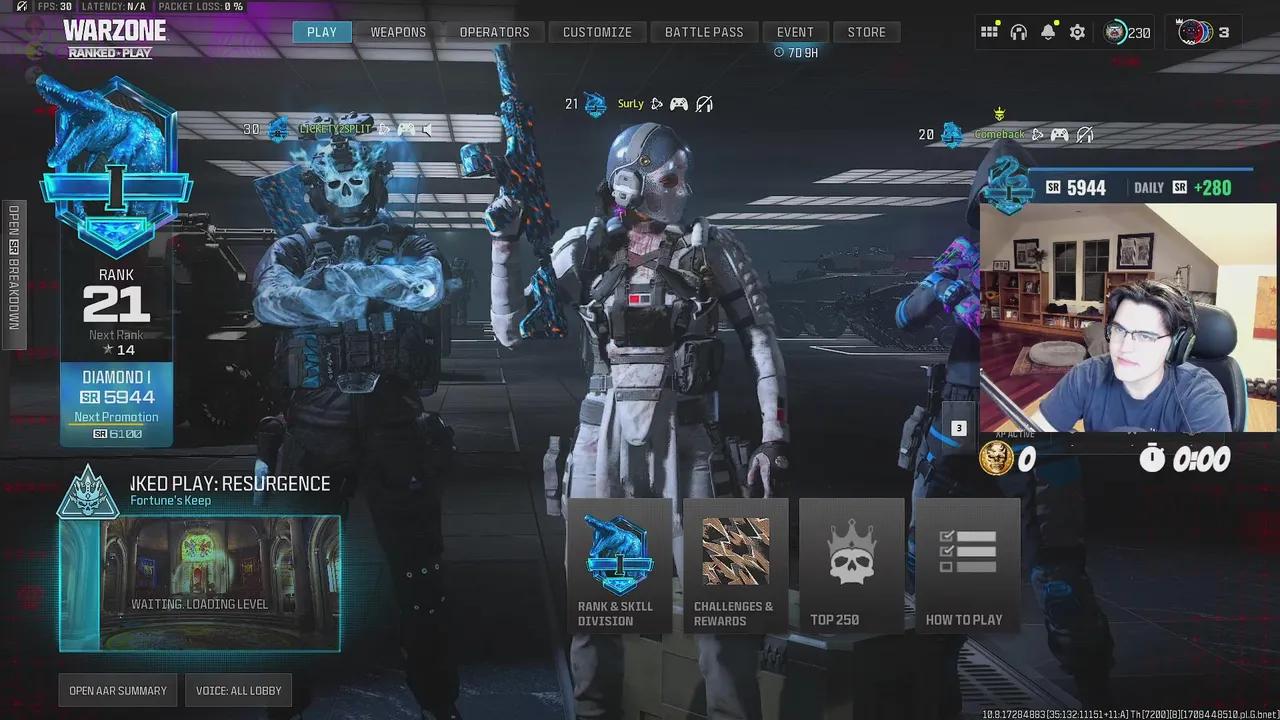The image size is (1280, 720).
Task: Click the headset voice chat icon
Action: click(x=1018, y=32)
